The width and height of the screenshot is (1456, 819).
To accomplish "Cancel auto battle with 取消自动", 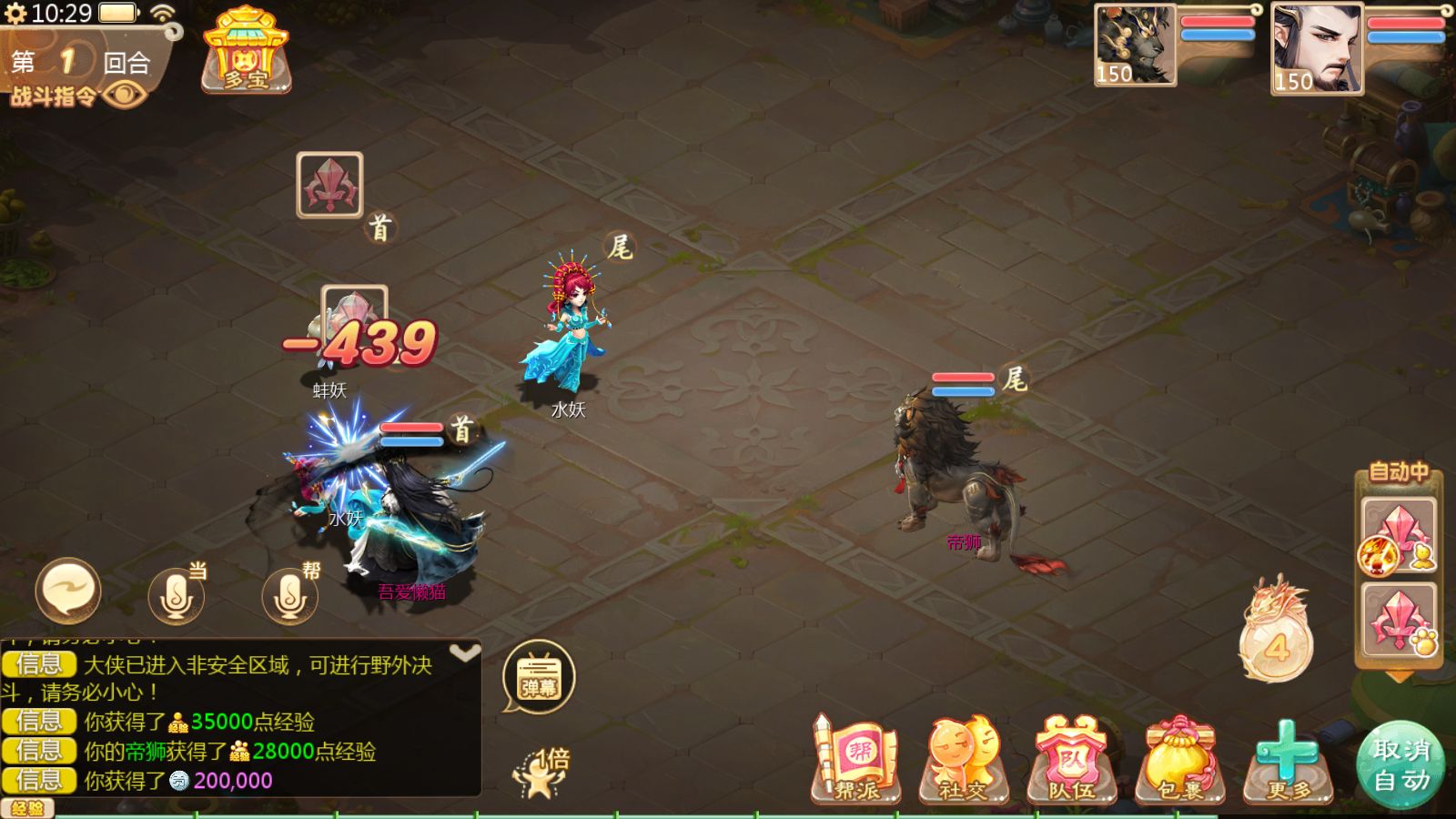I will [1400, 764].
